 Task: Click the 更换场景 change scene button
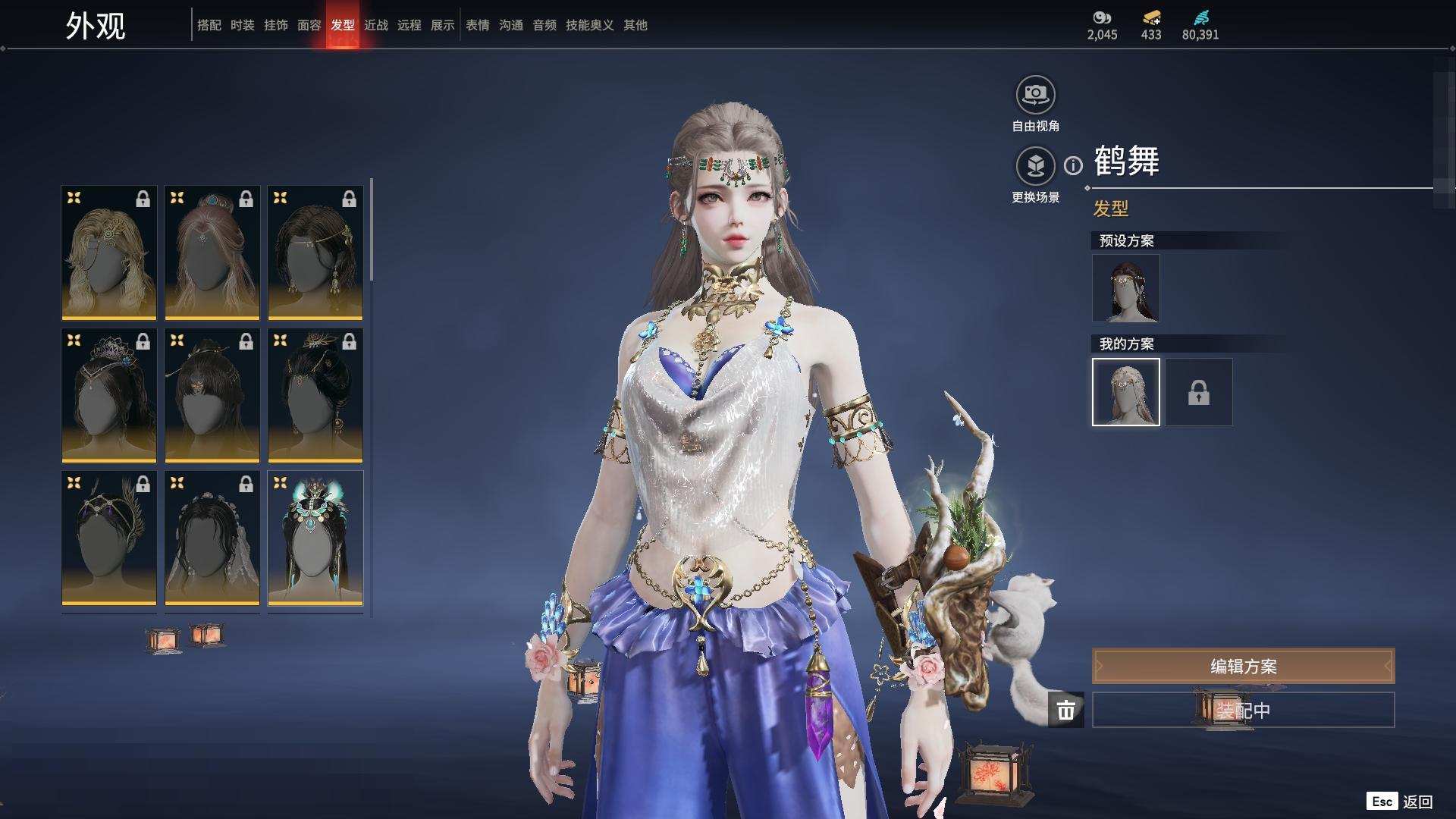coord(1035,166)
